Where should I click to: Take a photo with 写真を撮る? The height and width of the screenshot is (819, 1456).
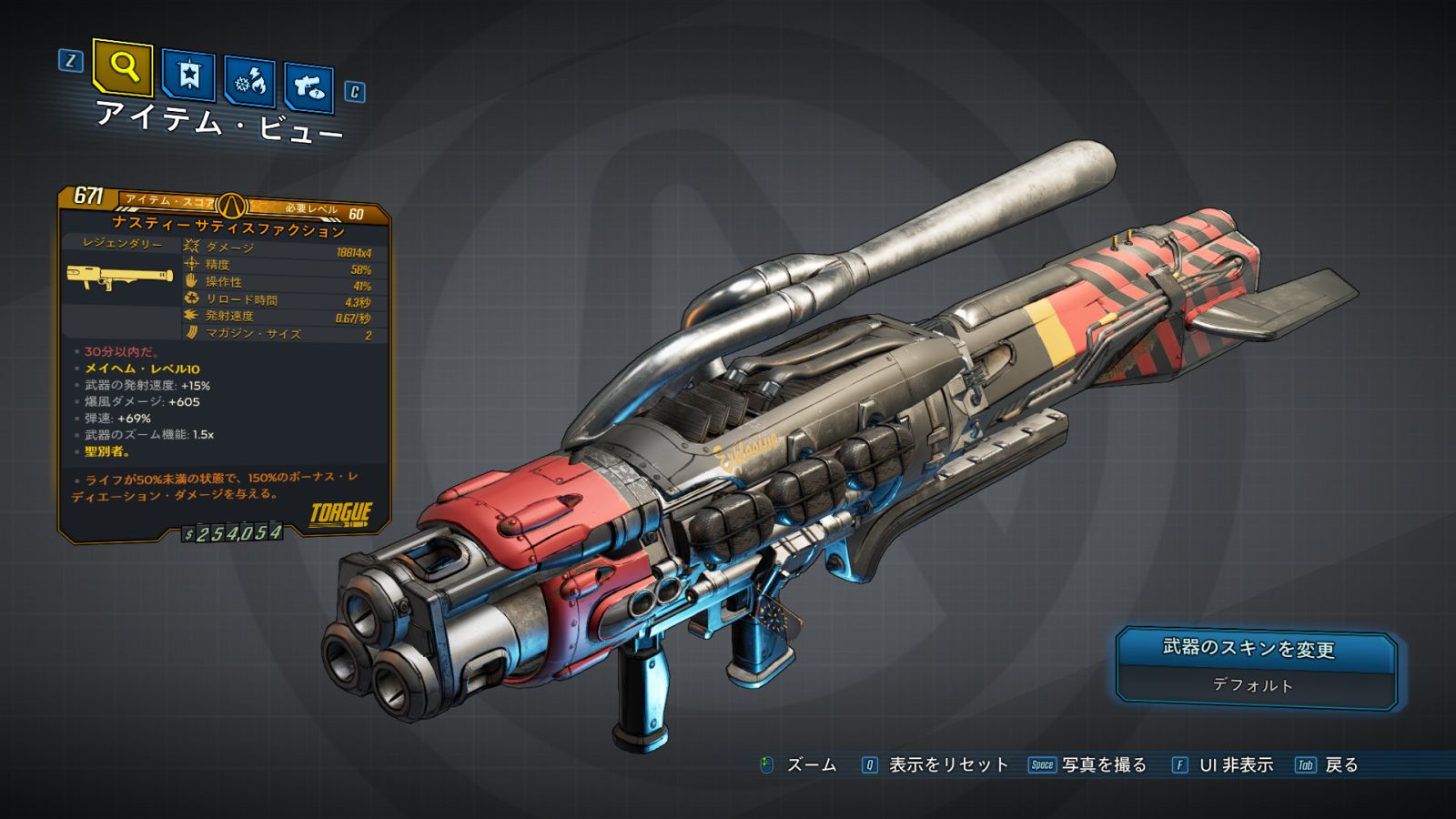[x=1104, y=765]
